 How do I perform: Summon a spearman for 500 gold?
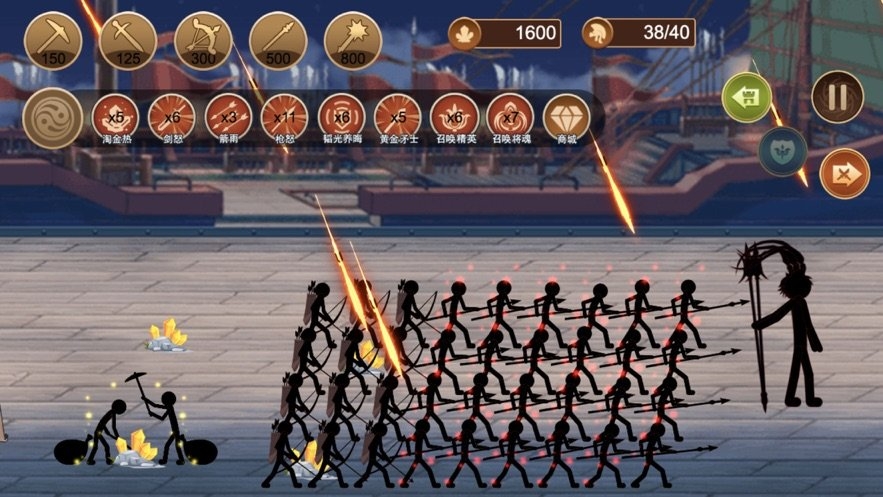[278, 40]
